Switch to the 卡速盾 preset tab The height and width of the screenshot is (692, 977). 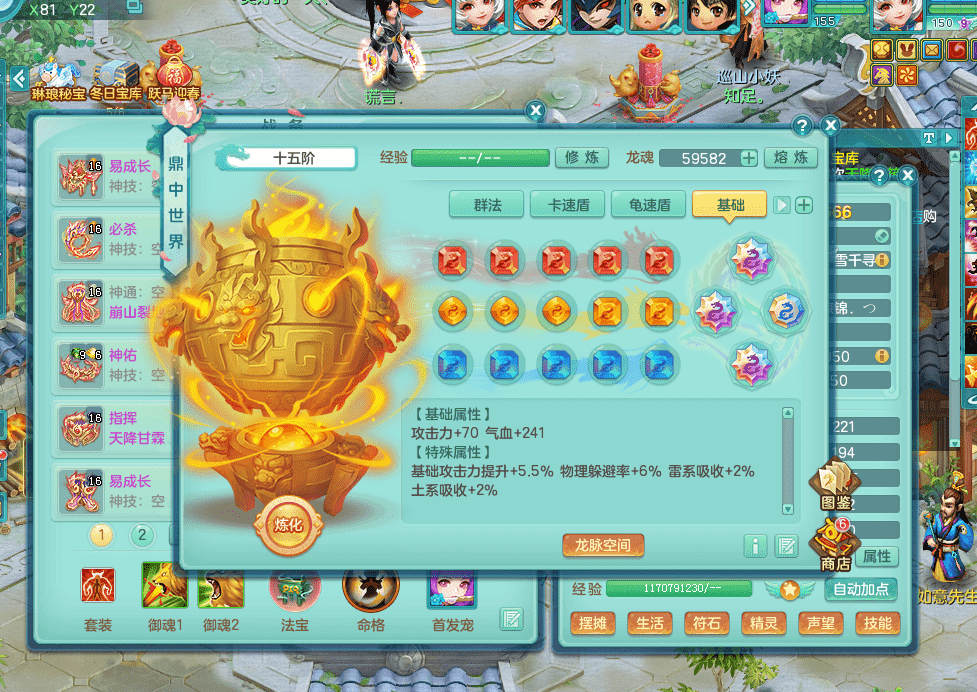coord(568,205)
